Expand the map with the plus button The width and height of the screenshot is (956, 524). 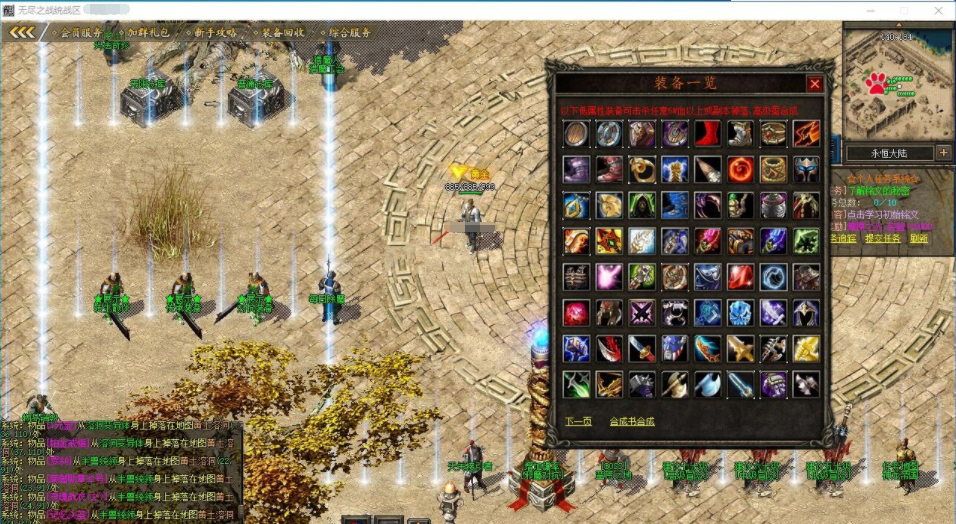pyautogui.click(x=943, y=153)
